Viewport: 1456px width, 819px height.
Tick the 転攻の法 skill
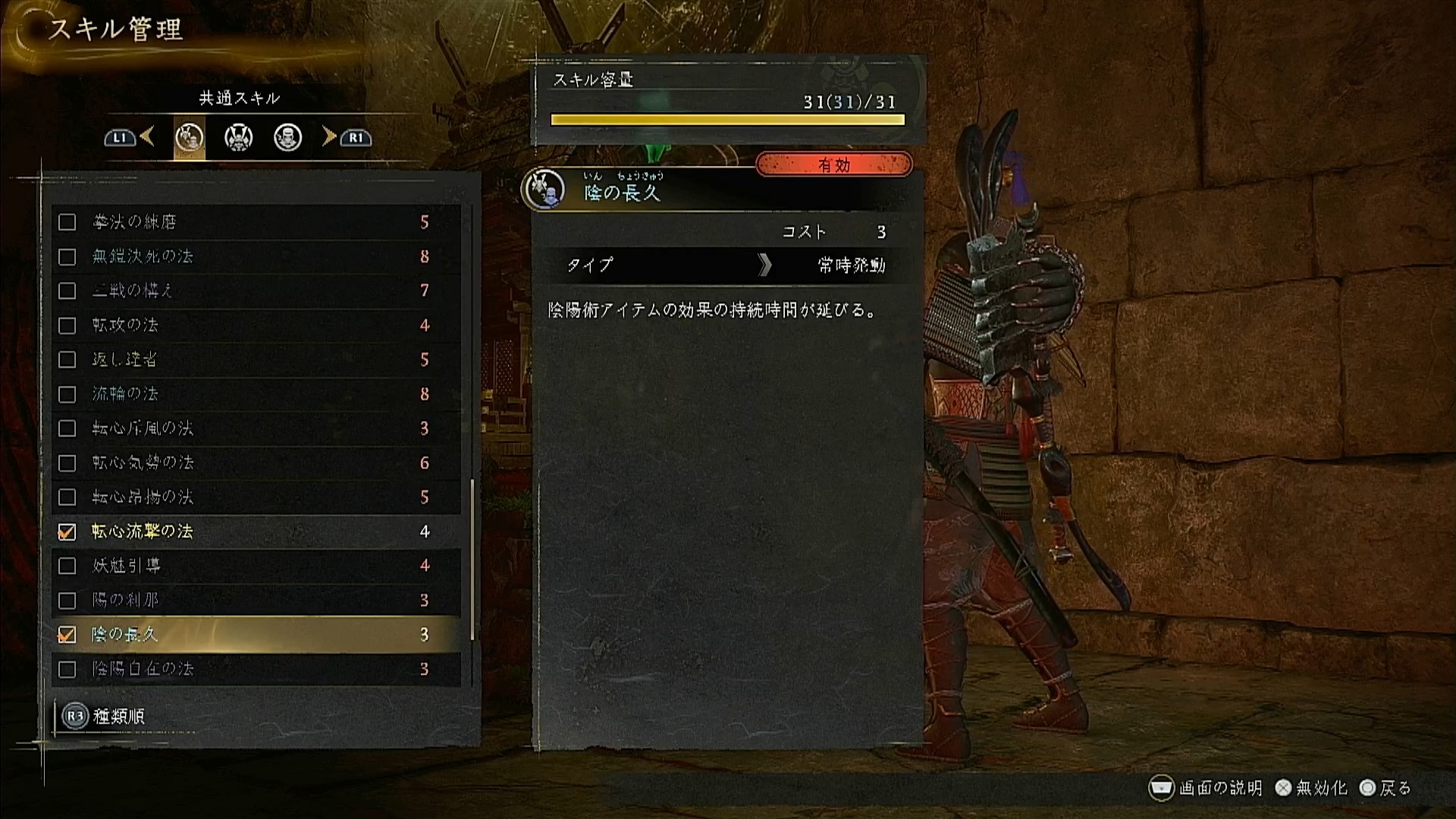tap(67, 326)
